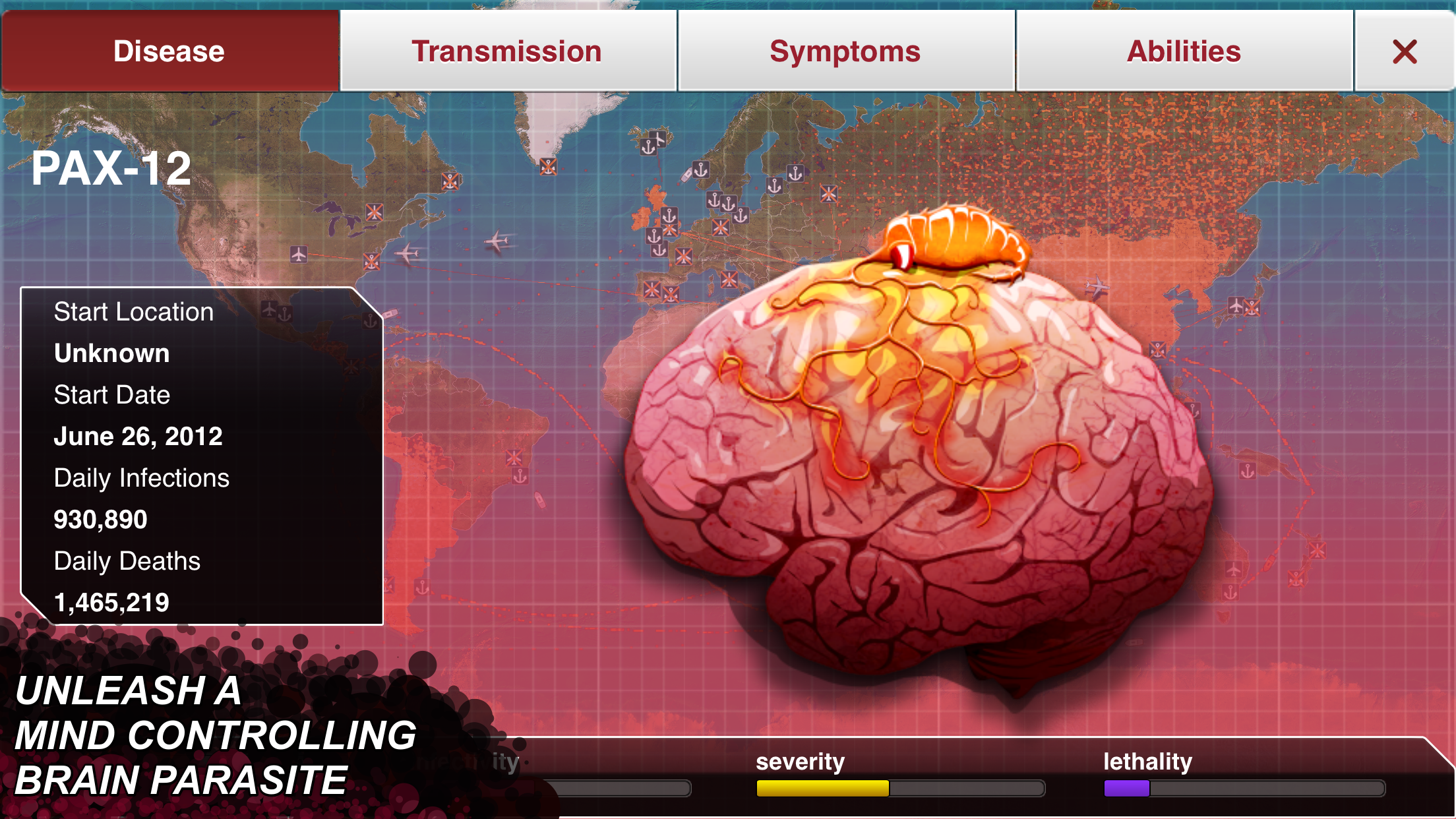Screen dimensions: 1456x819
Task: Switch to the Abilities tab
Action: (1184, 50)
